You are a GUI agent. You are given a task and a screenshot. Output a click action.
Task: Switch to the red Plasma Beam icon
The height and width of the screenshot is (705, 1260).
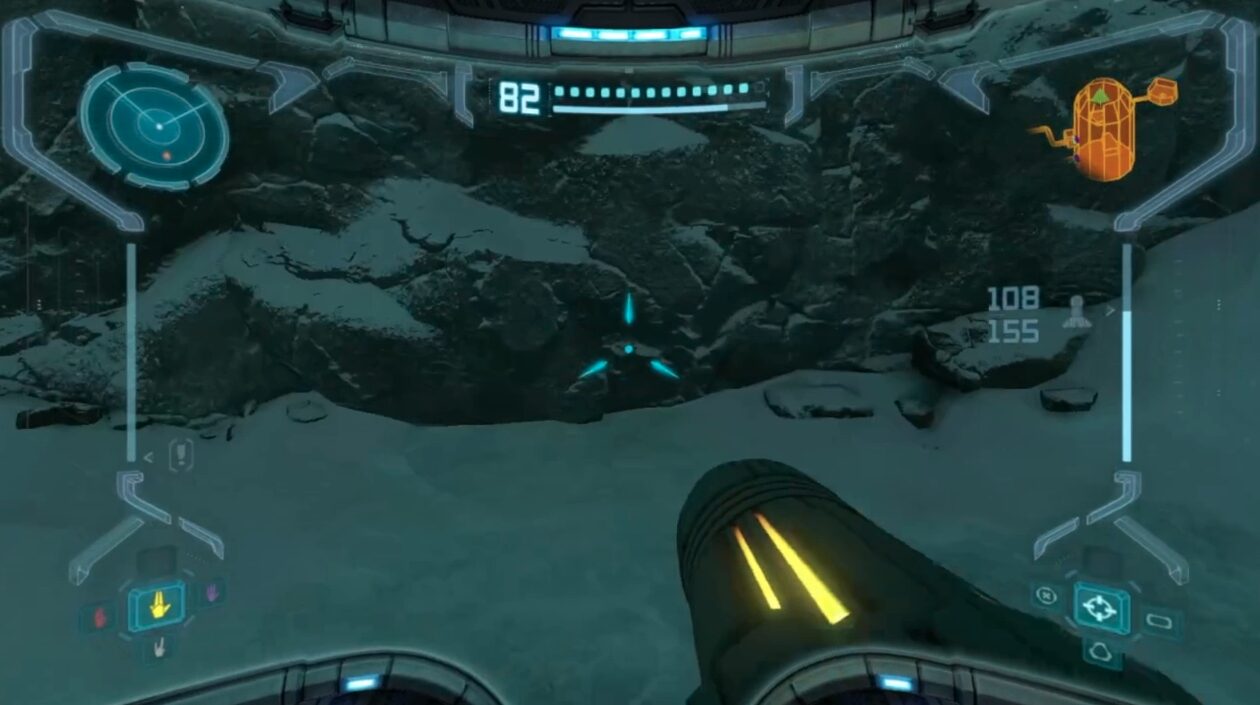click(x=99, y=617)
